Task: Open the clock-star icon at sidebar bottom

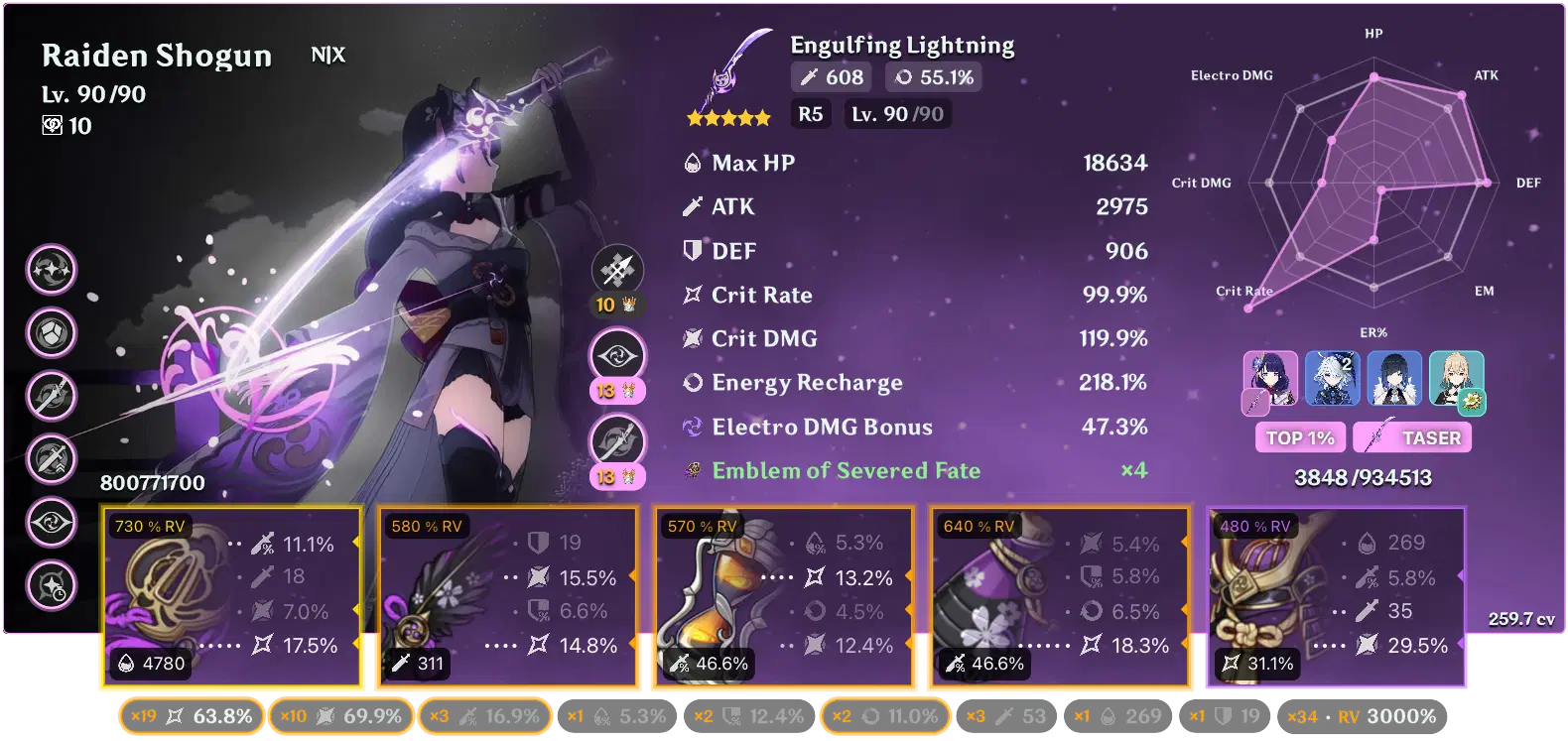Action: point(51,585)
